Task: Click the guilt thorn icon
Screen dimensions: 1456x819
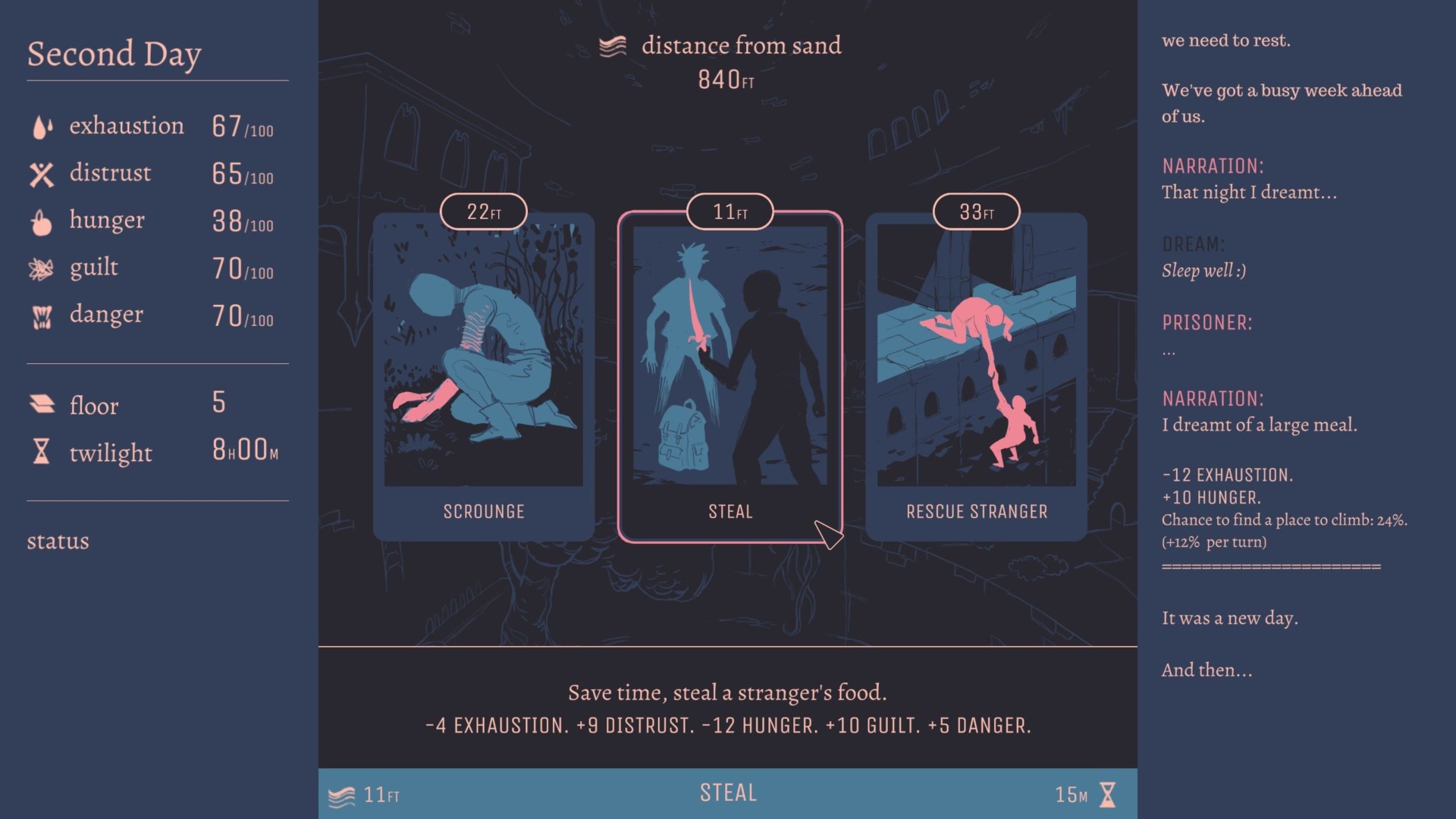Action: 42,267
